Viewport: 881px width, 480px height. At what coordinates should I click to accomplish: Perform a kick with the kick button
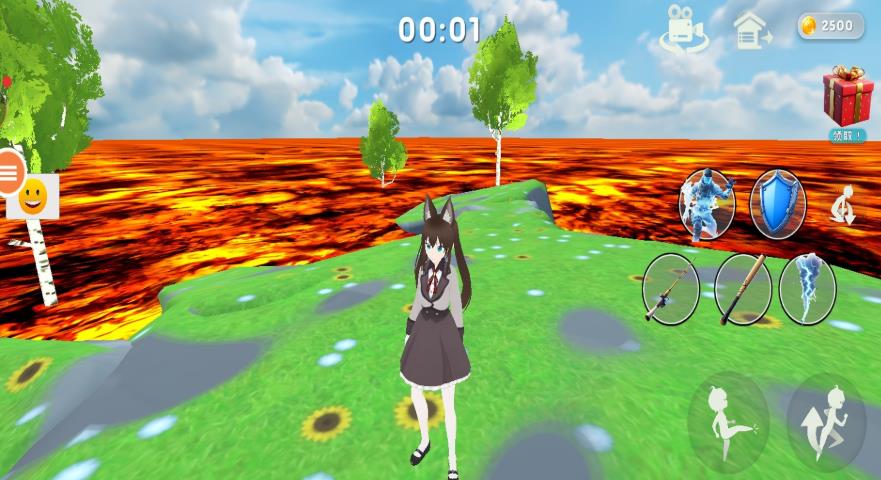728,422
